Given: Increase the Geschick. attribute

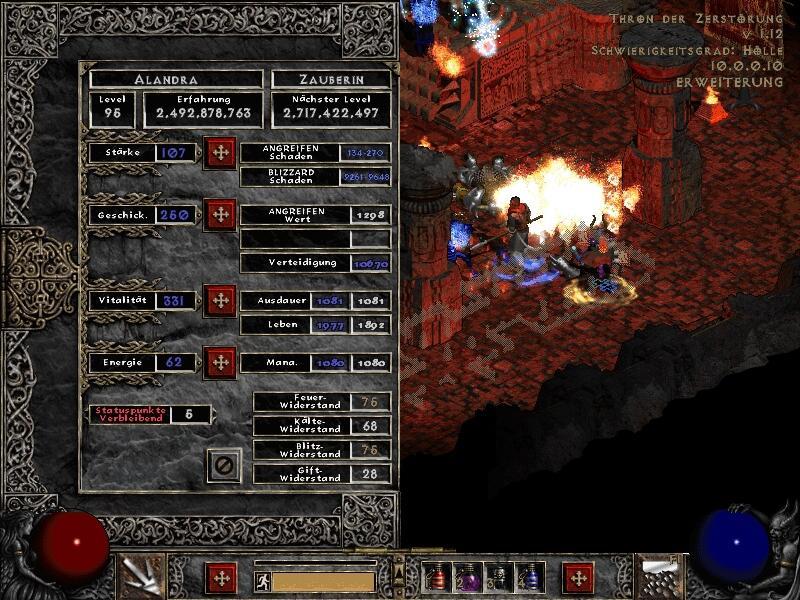Looking at the screenshot, I should [x=220, y=214].
